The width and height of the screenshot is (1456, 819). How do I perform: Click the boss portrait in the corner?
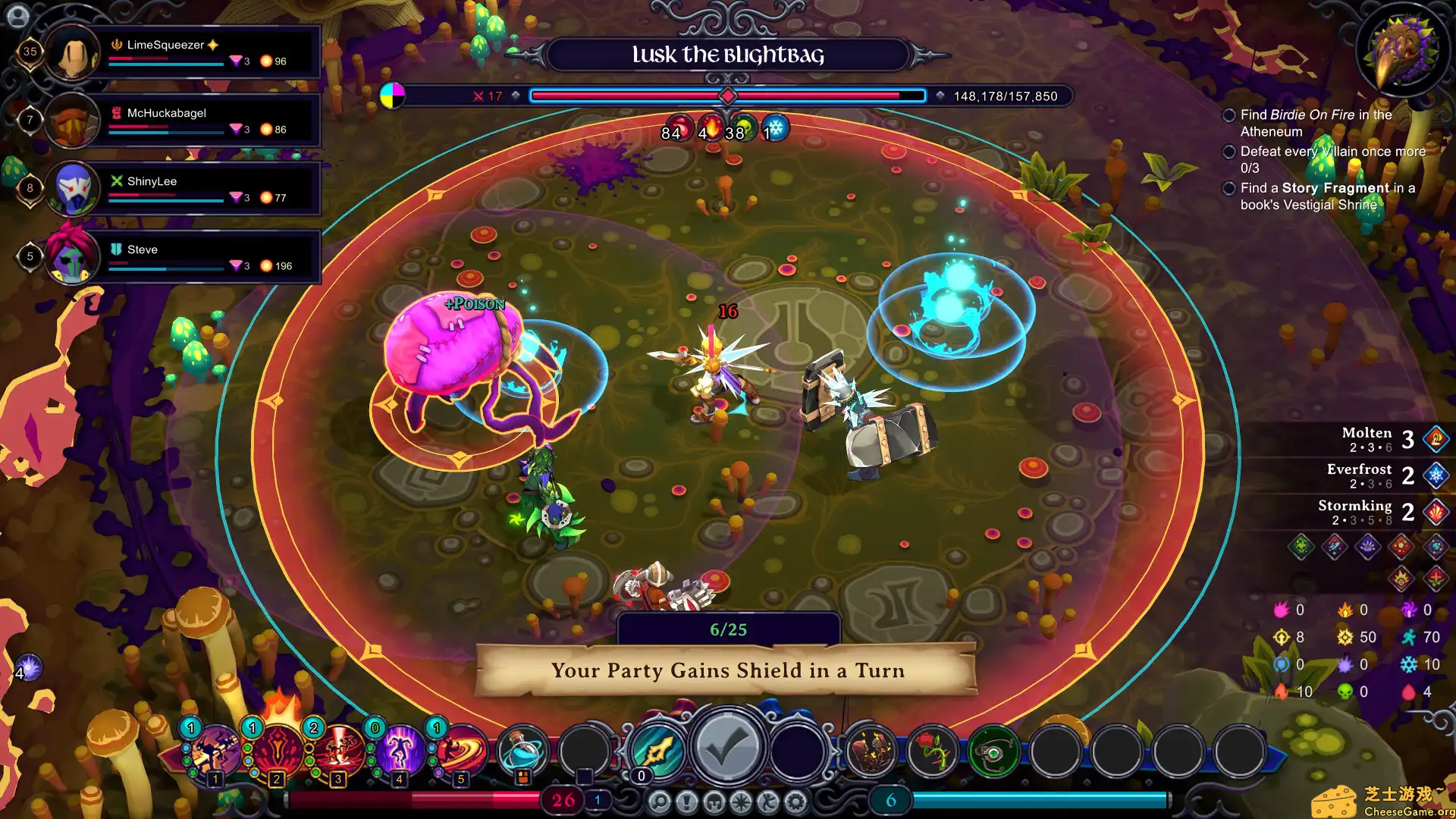(1402, 50)
